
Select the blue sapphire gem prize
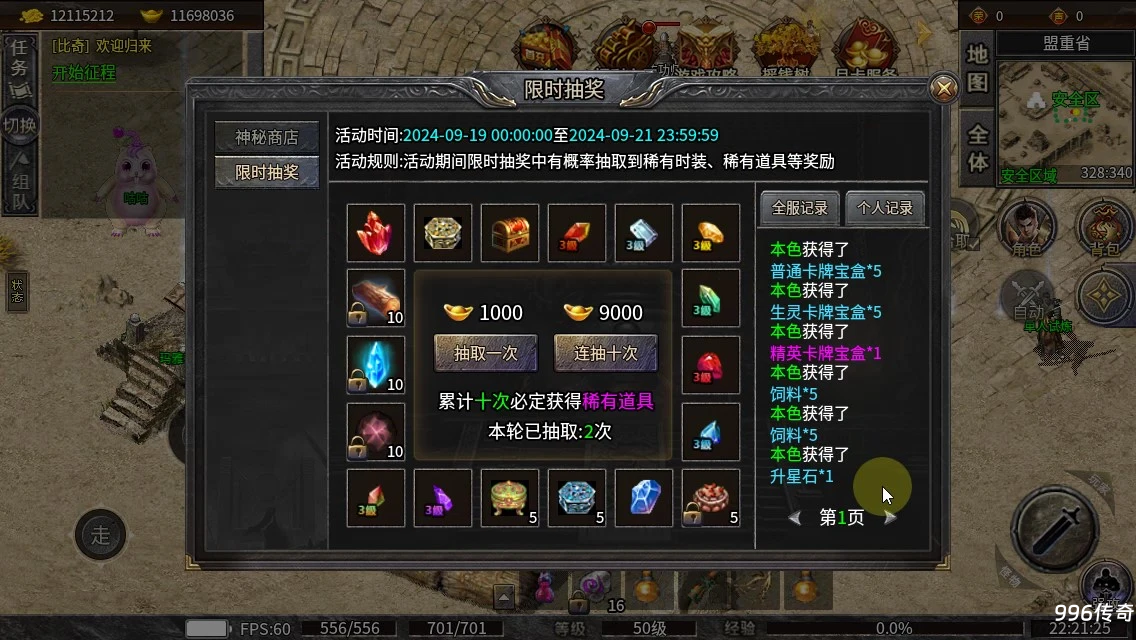click(644, 498)
